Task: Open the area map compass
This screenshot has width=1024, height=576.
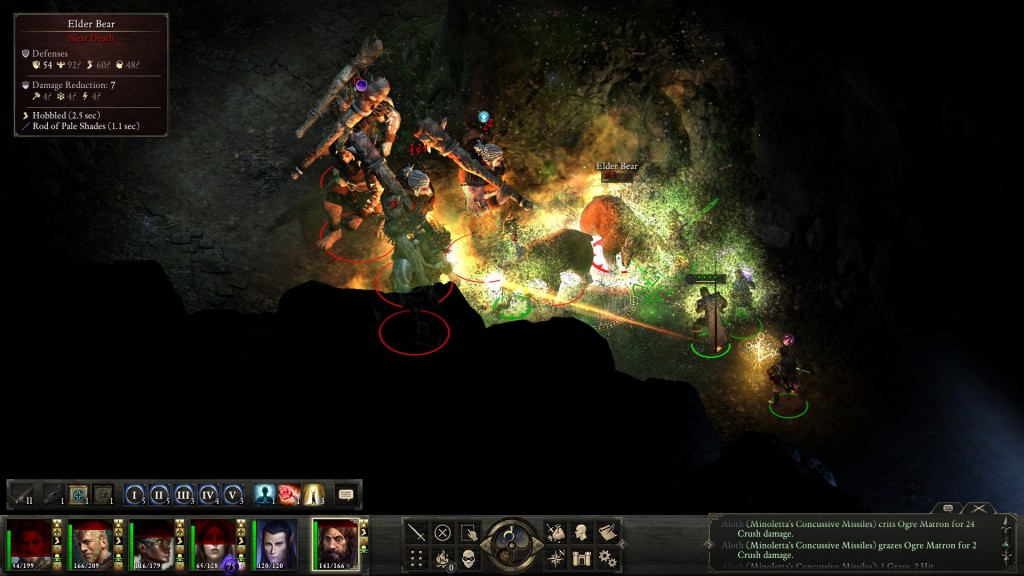Action: point(555,558)
